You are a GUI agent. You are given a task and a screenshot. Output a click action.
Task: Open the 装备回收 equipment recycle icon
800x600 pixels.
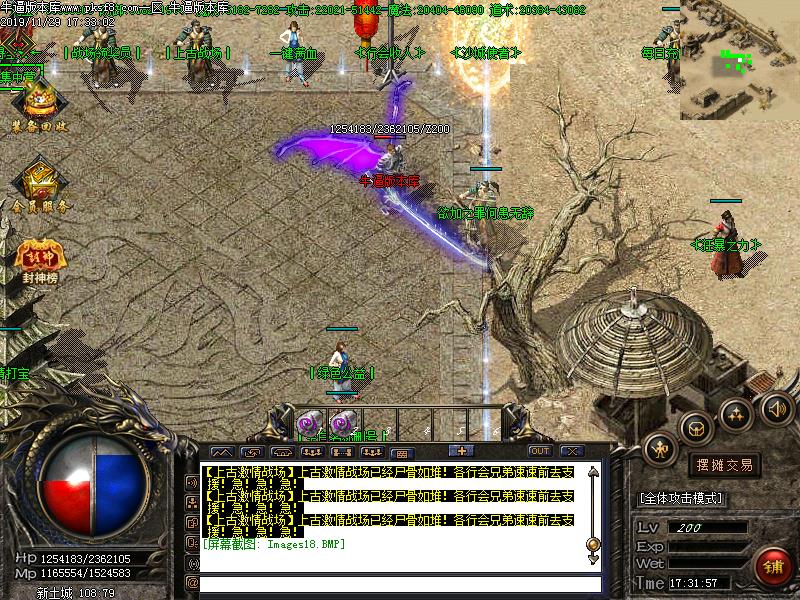[x=39, y=105]
